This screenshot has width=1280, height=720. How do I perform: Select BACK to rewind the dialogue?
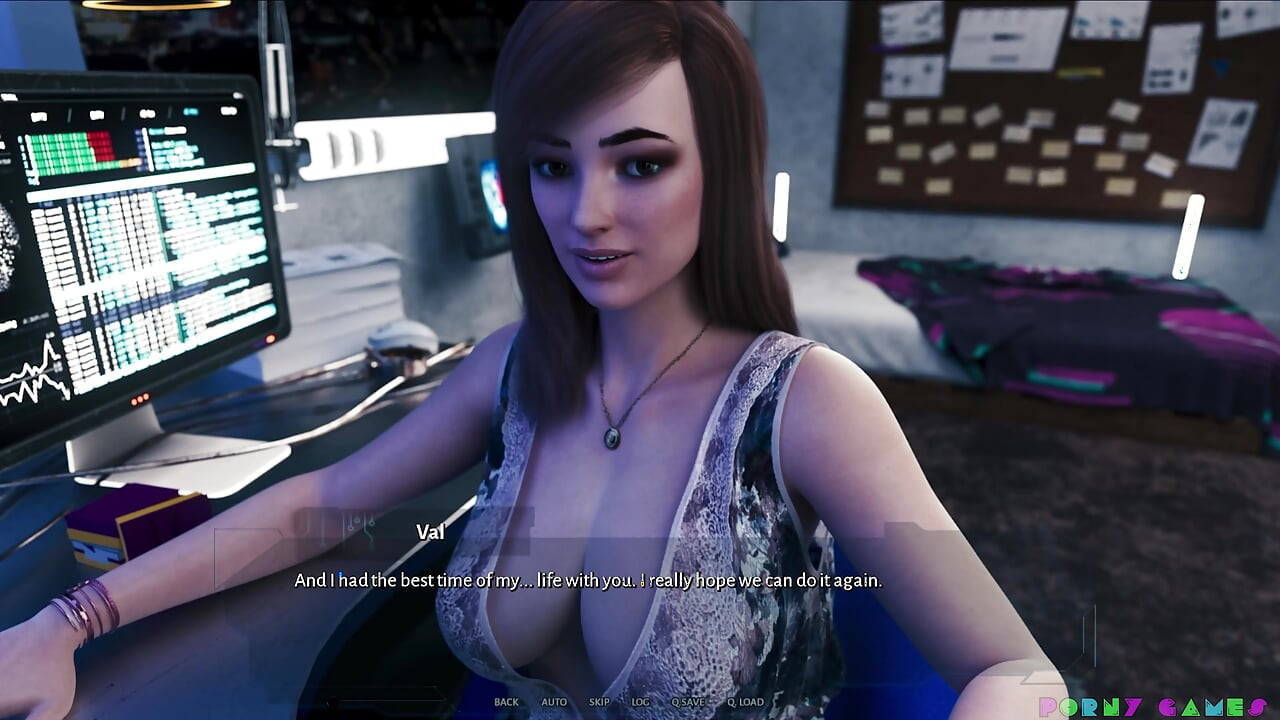[x=505, y=701]
